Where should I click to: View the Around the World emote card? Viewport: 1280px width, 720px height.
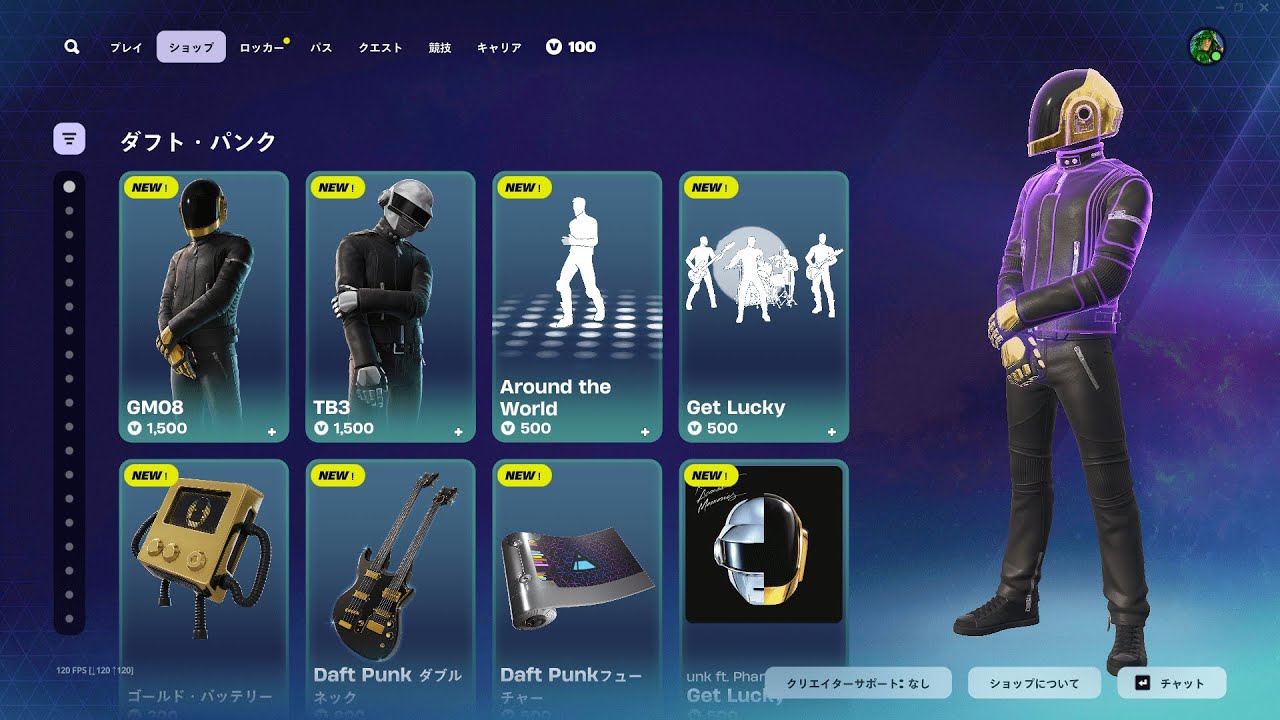tap(577, 306)
